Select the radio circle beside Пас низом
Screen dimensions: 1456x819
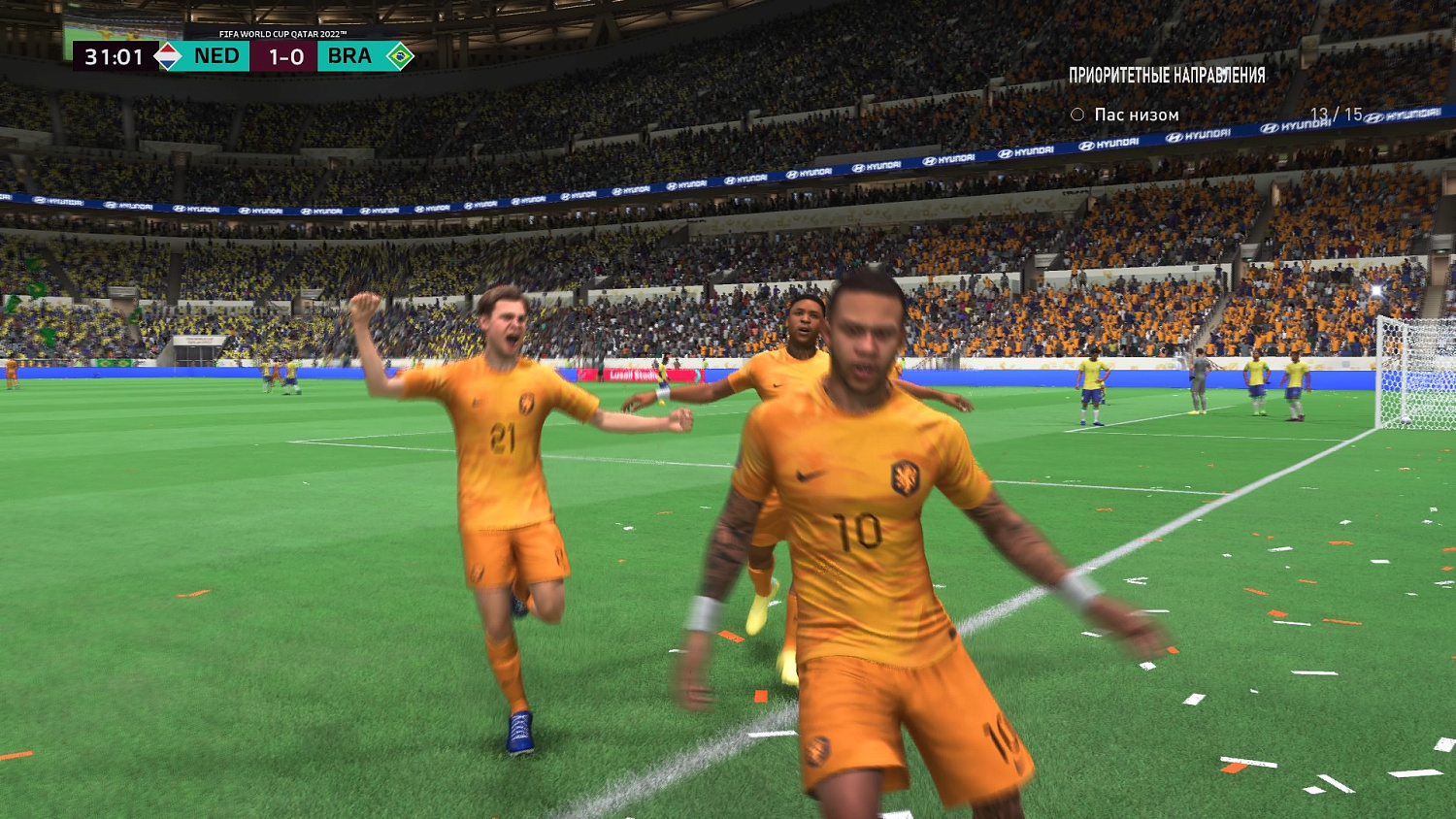(1075, 115)
